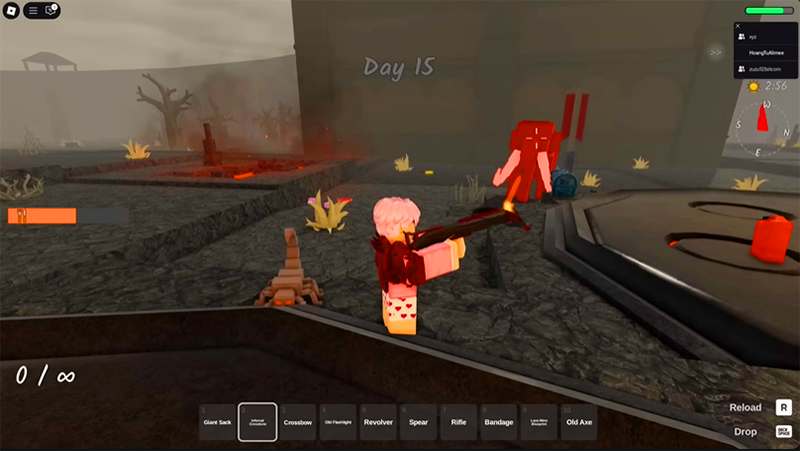800x451 pixels.
Task: Select the Bandage slot
Action: [498, 422]
